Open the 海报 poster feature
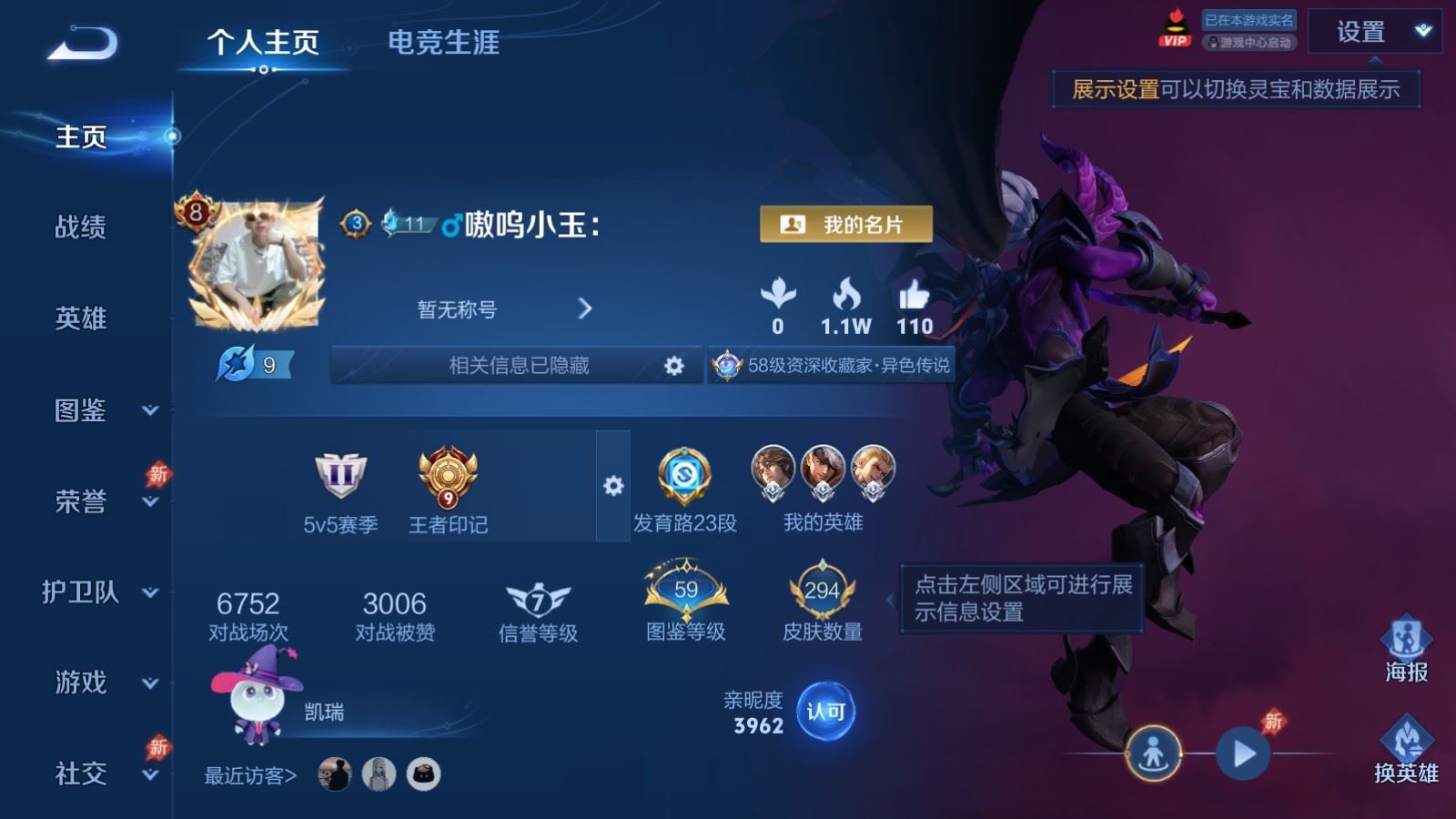The height and width of the screenshot is (819, 1456). click(1406, 650)
